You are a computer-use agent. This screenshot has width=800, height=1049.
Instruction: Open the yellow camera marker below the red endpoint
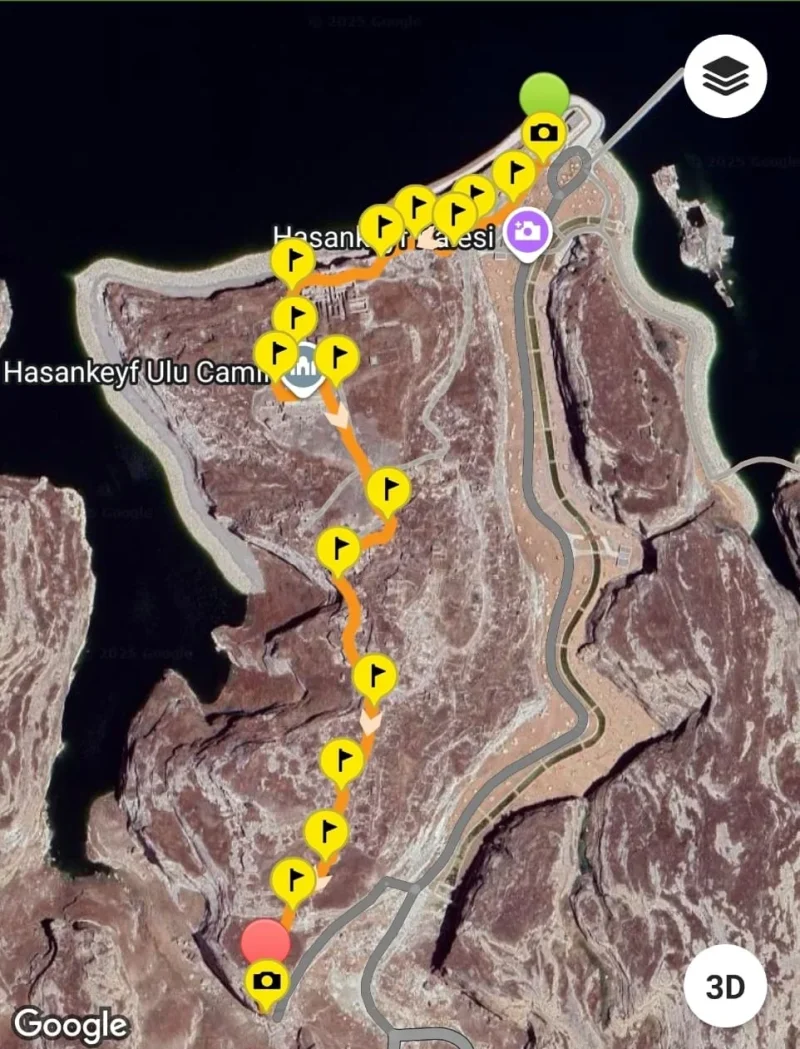coord(266,980)
